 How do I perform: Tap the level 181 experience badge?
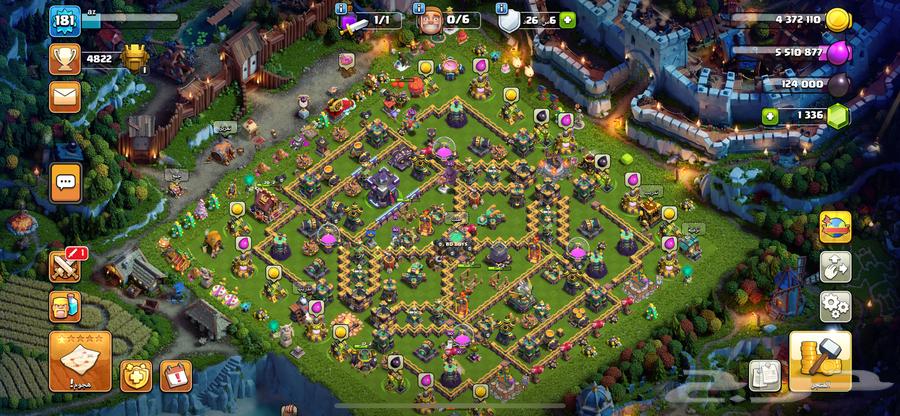65,20
